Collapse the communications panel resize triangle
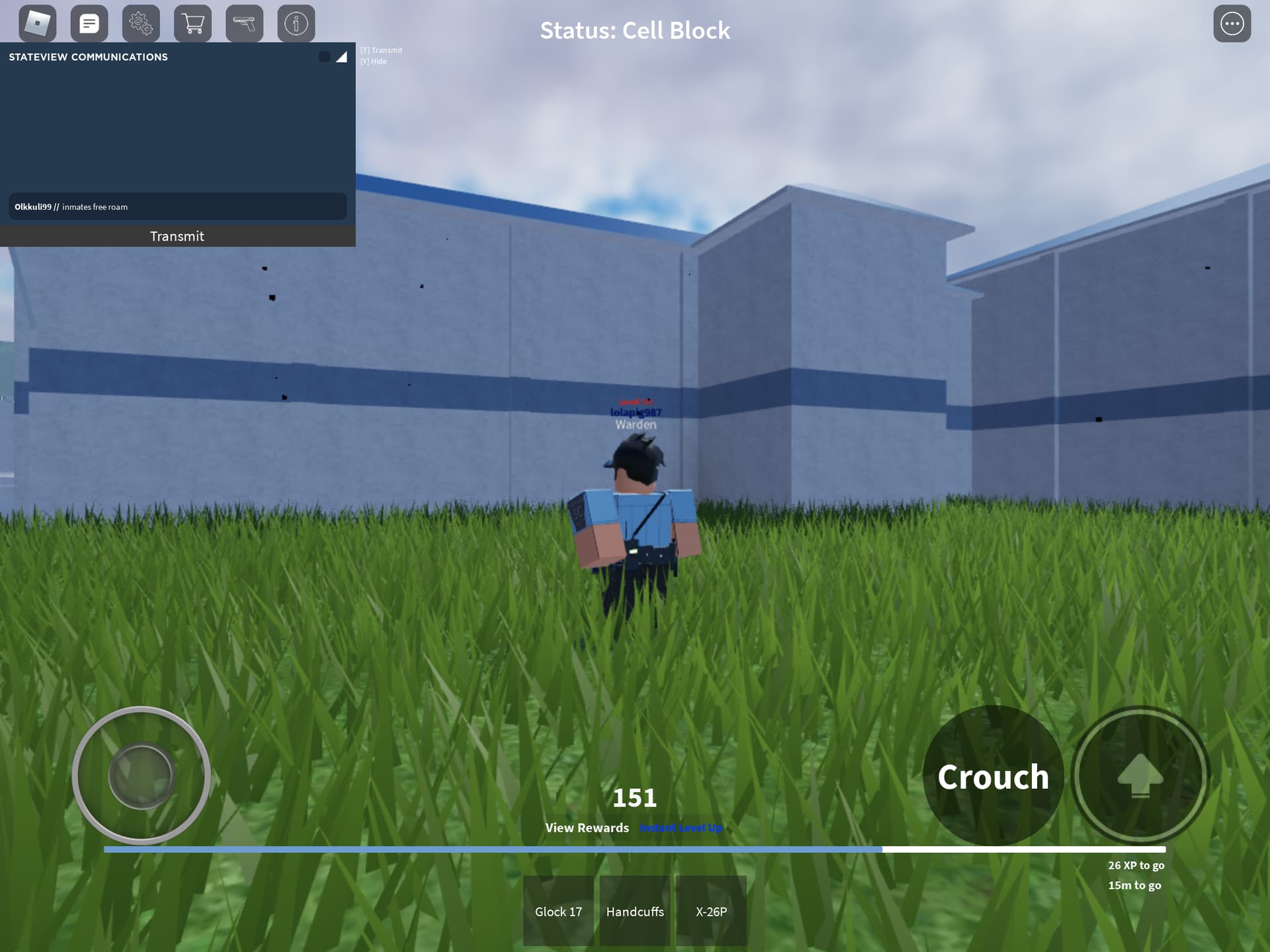The image size is (1270, 952). coord(341,57)
